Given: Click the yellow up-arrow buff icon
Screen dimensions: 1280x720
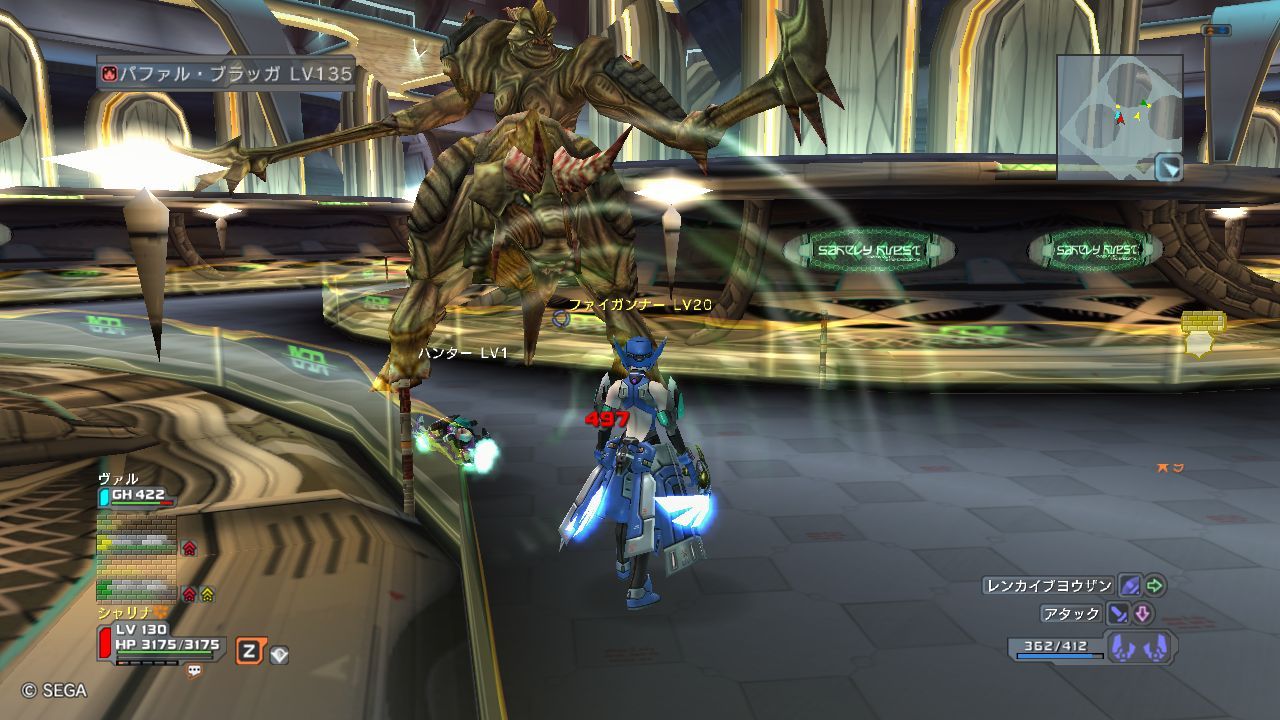Looking at the screenshot, I should (207, 594).
